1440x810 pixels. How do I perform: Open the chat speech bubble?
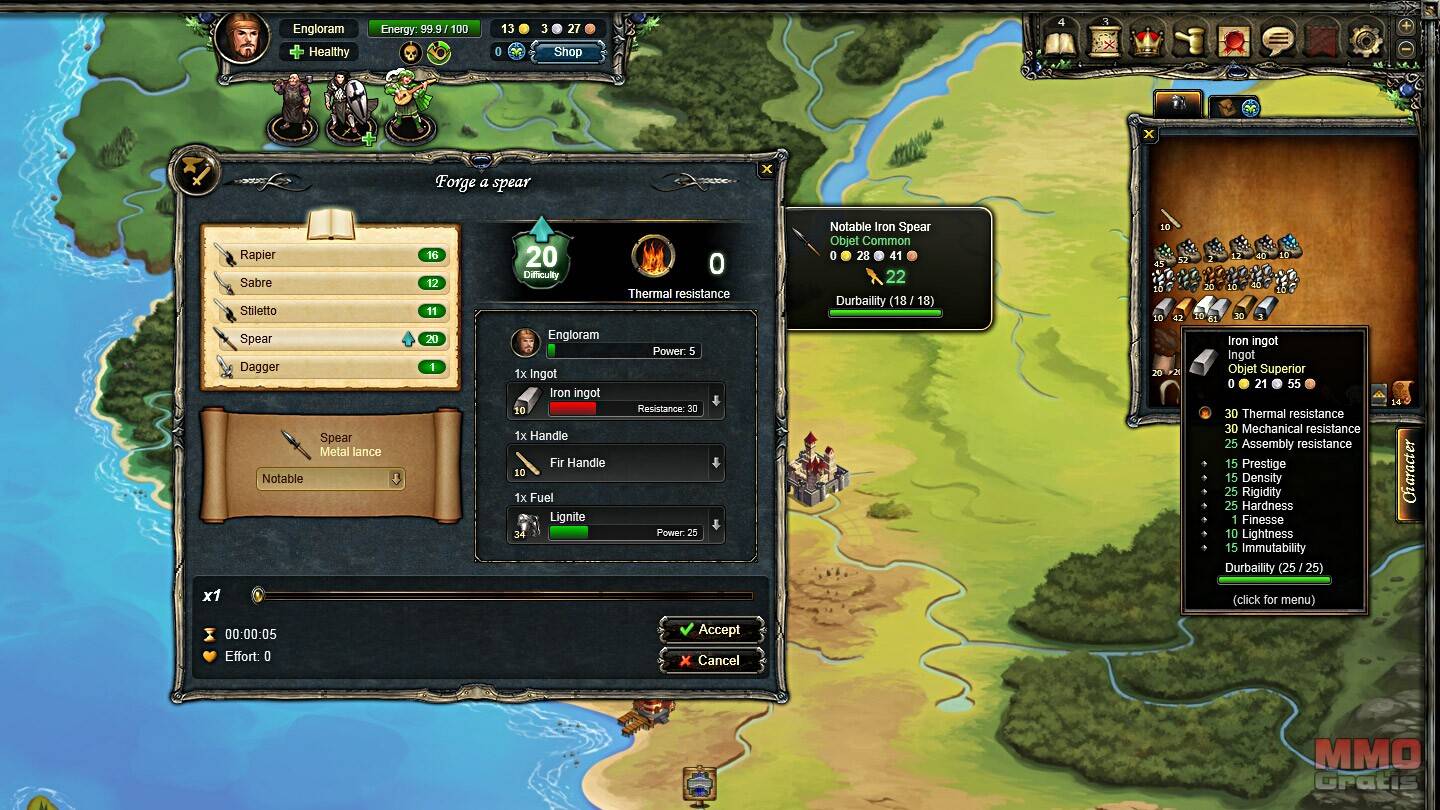[x=1278, y=41]
